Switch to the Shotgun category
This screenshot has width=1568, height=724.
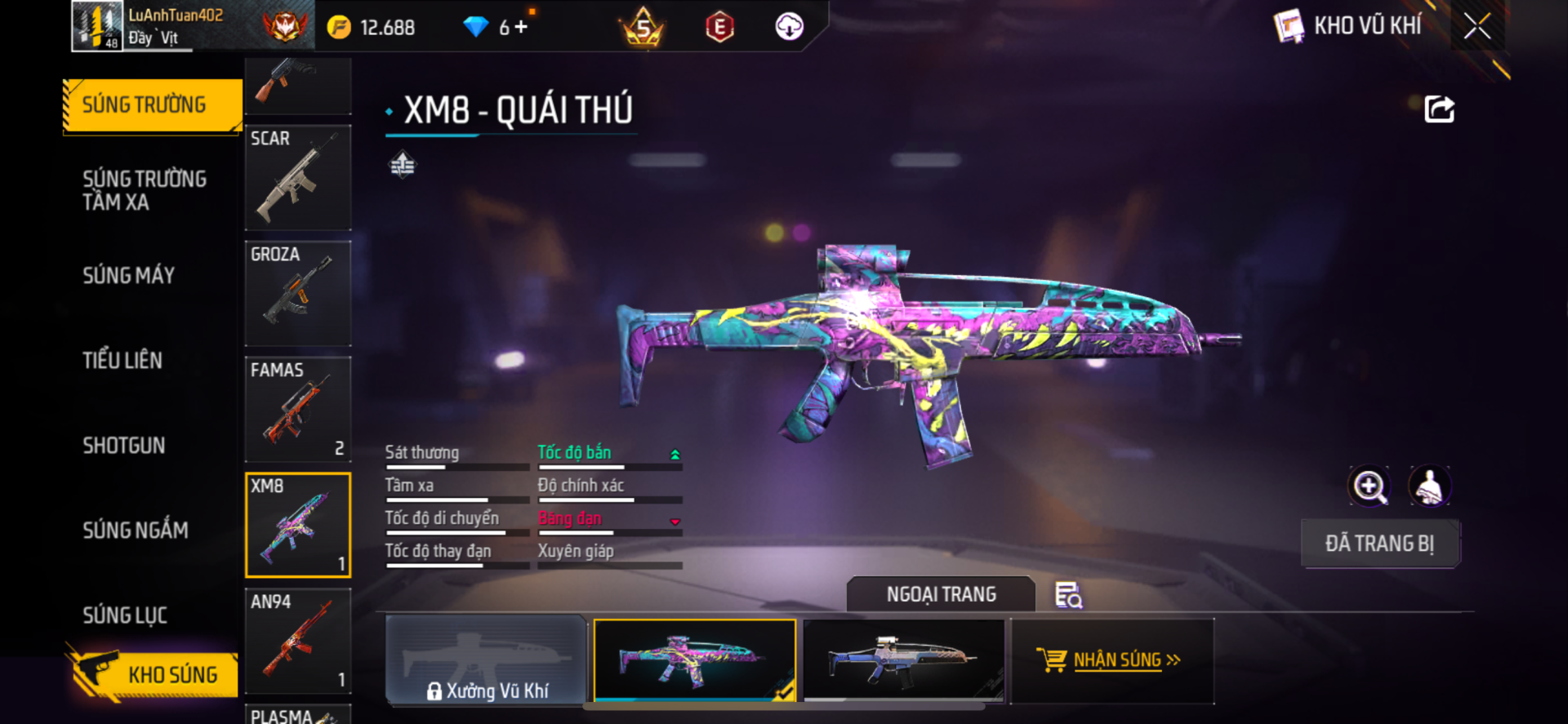[124, 446]
